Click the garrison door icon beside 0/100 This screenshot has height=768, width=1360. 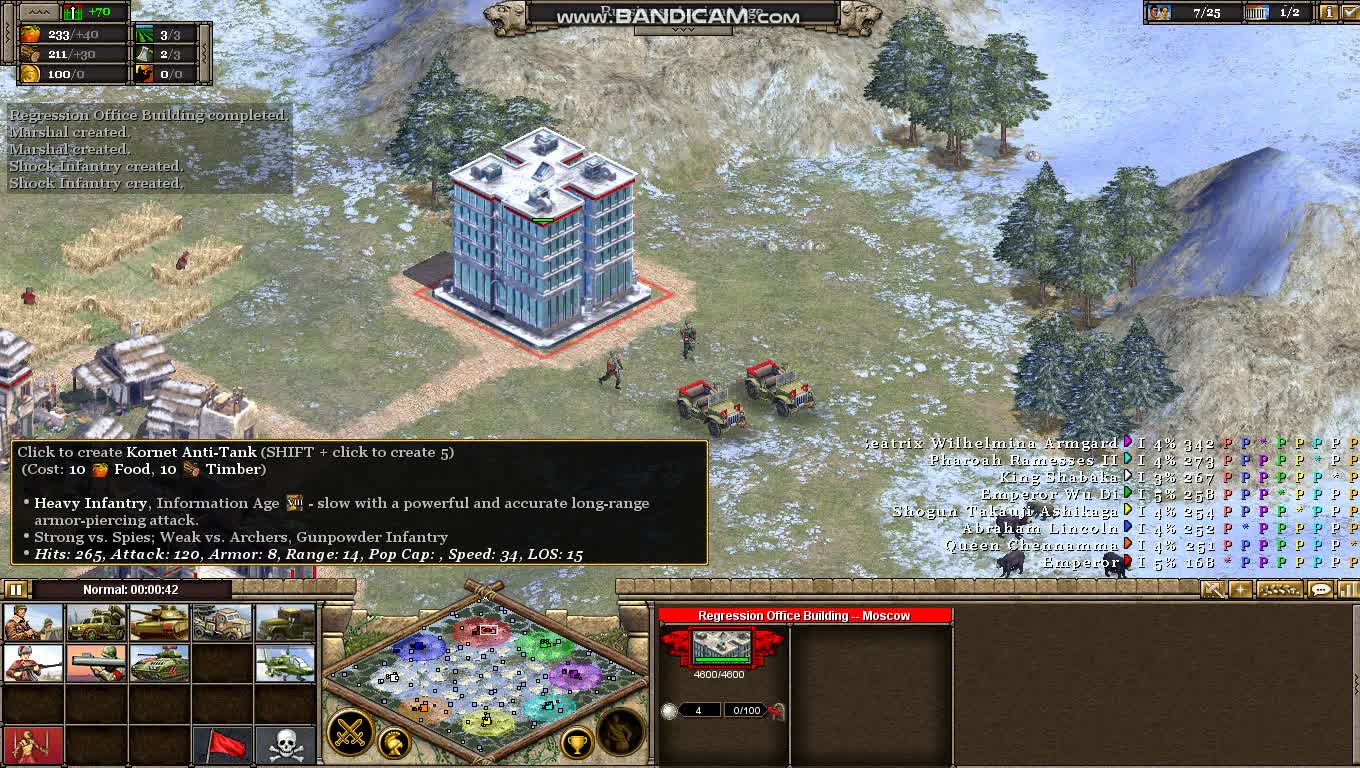776,711
